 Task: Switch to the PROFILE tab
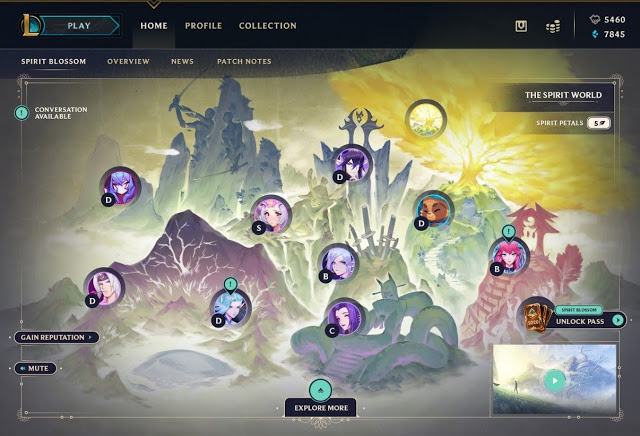(203, 26)
